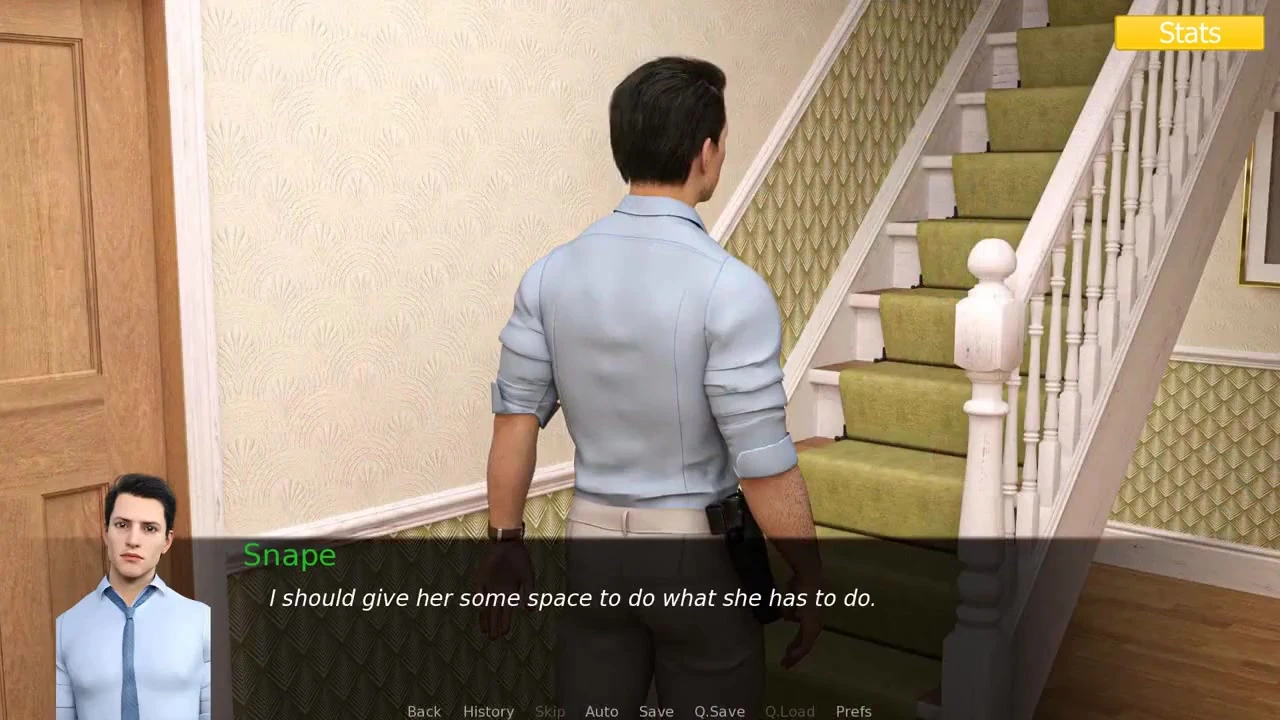Open the Stats panel
This screenshot has width=1280, height=720.
pos(1189,32)
